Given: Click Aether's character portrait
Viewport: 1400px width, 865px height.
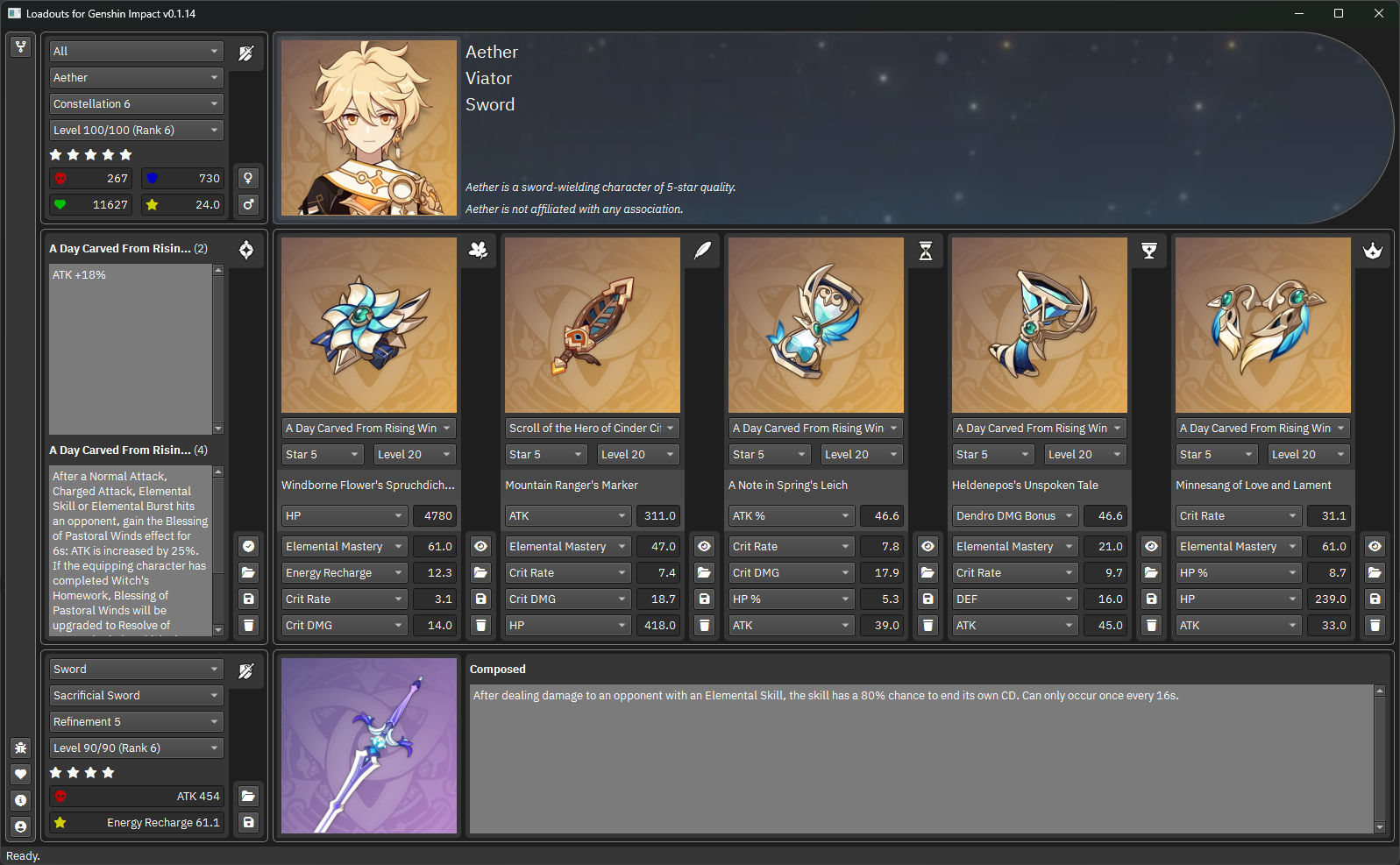Looking at the screenshot, I should click(369, 128).
